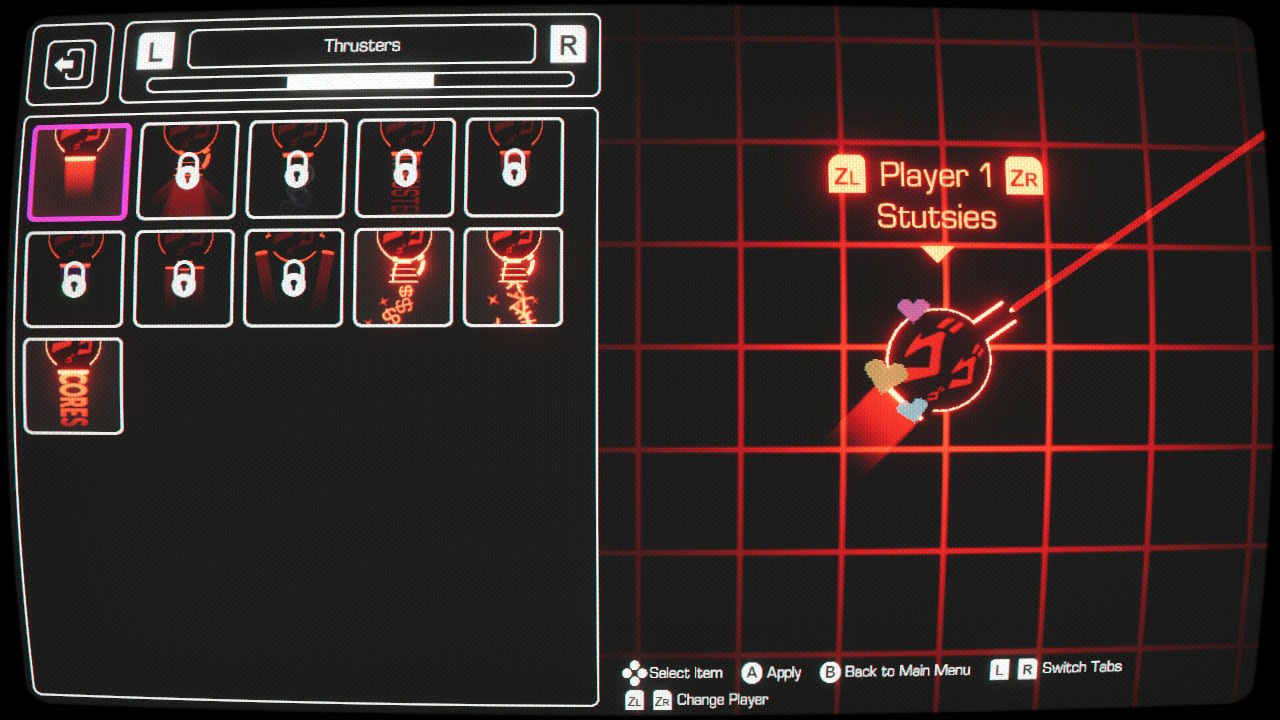Click the ZR shoulder button icon beside Player 1
The width and height of the screenshot is (1280, 720).
pos(1022,177)
